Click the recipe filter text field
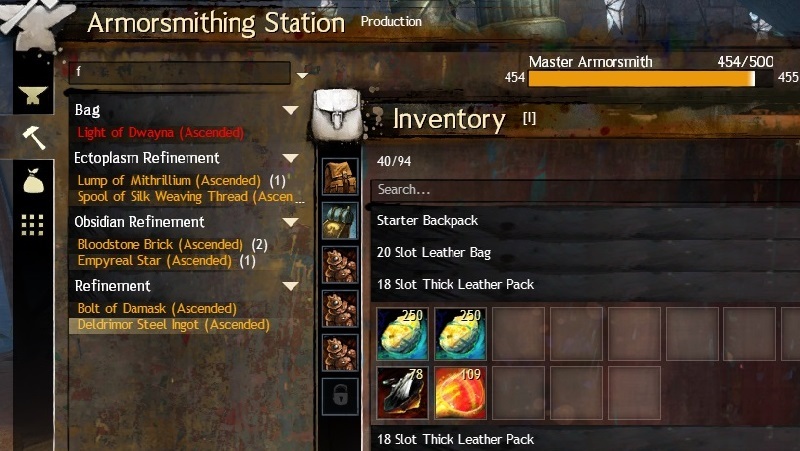 (180, 73)
